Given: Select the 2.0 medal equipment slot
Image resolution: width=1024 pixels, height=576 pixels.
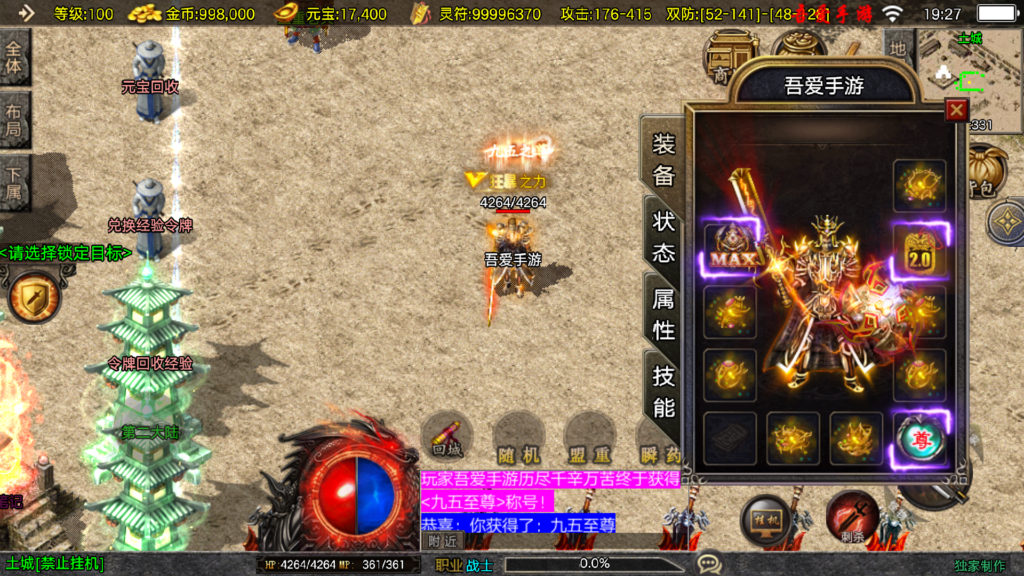Looking at the screenshot, I should pyautogui.click(x=919, y=250).
